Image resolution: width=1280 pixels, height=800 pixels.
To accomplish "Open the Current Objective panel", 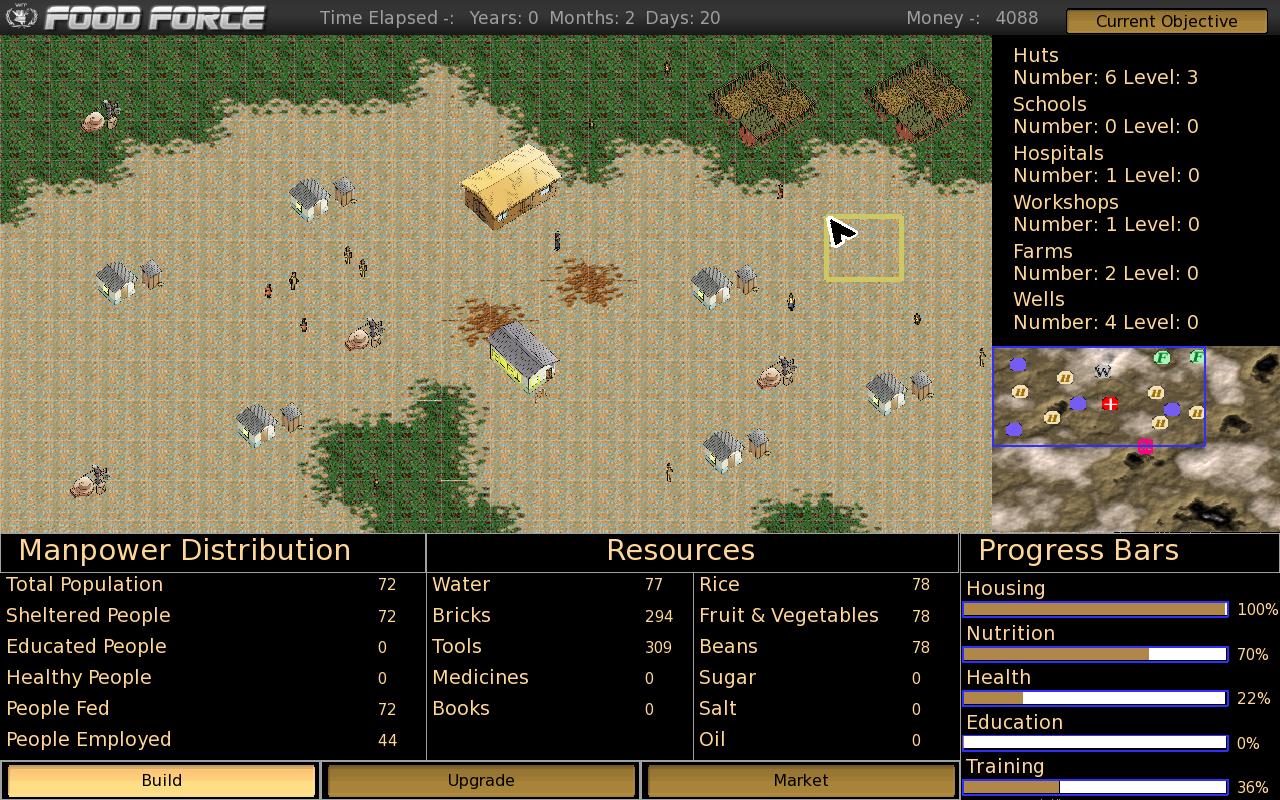I will tap(1166, 21).
